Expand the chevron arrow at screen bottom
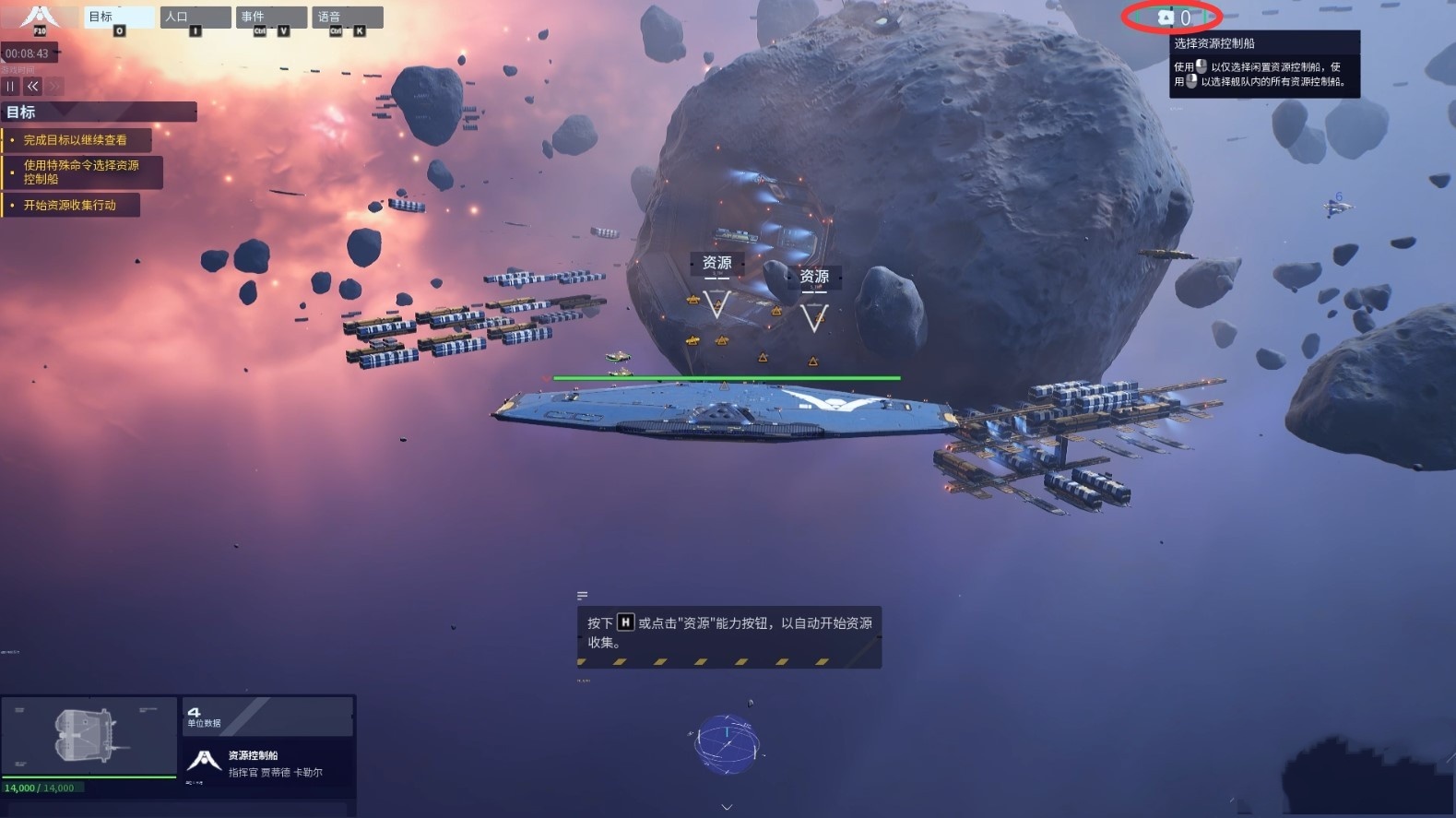The height and width of the screenshot is (818, 1456). [x=727, y=807]
